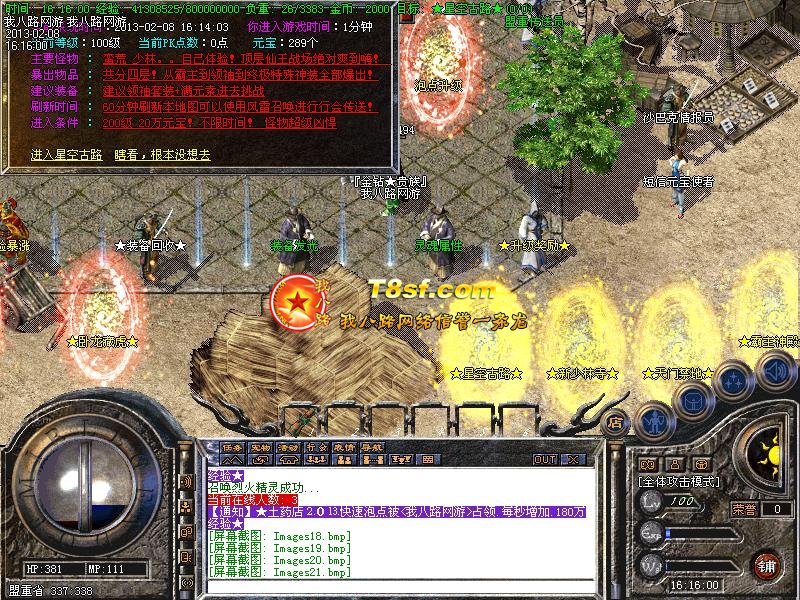The image size is (800, 600).
Task: Open the skills icon with four sparkles
Action: (733, 382)
